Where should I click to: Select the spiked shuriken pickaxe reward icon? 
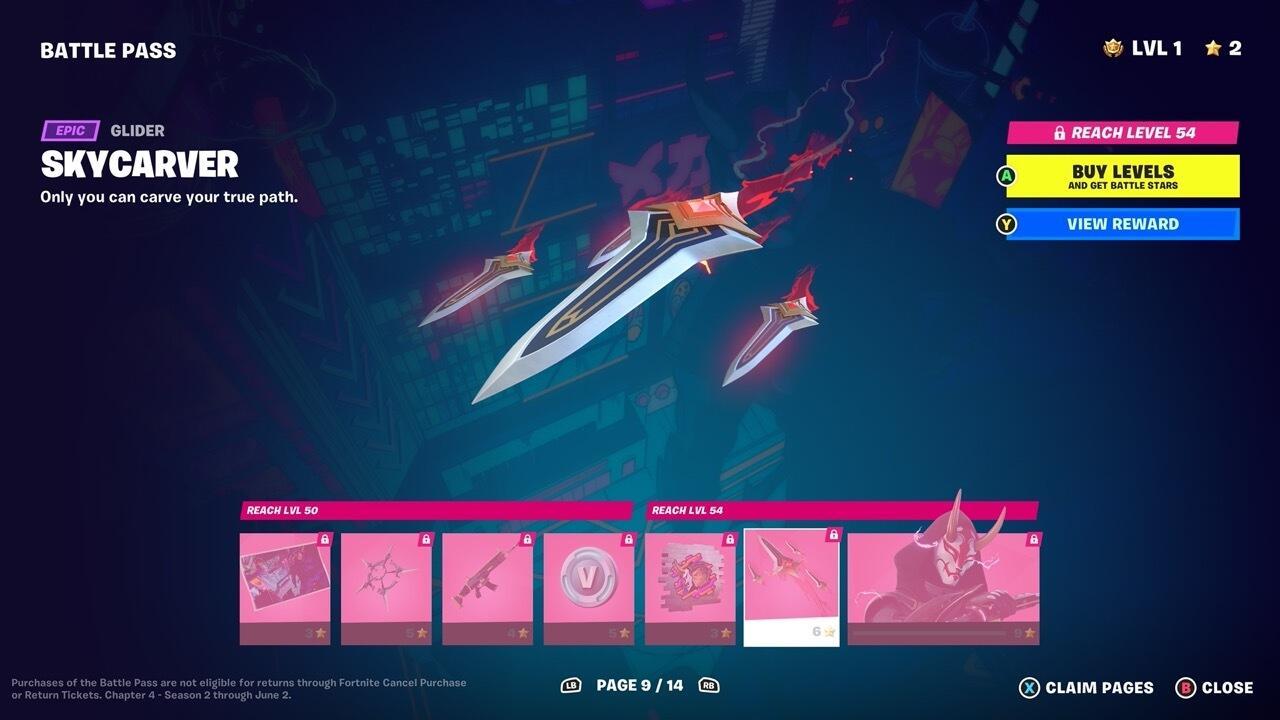[x=387, y=580]
